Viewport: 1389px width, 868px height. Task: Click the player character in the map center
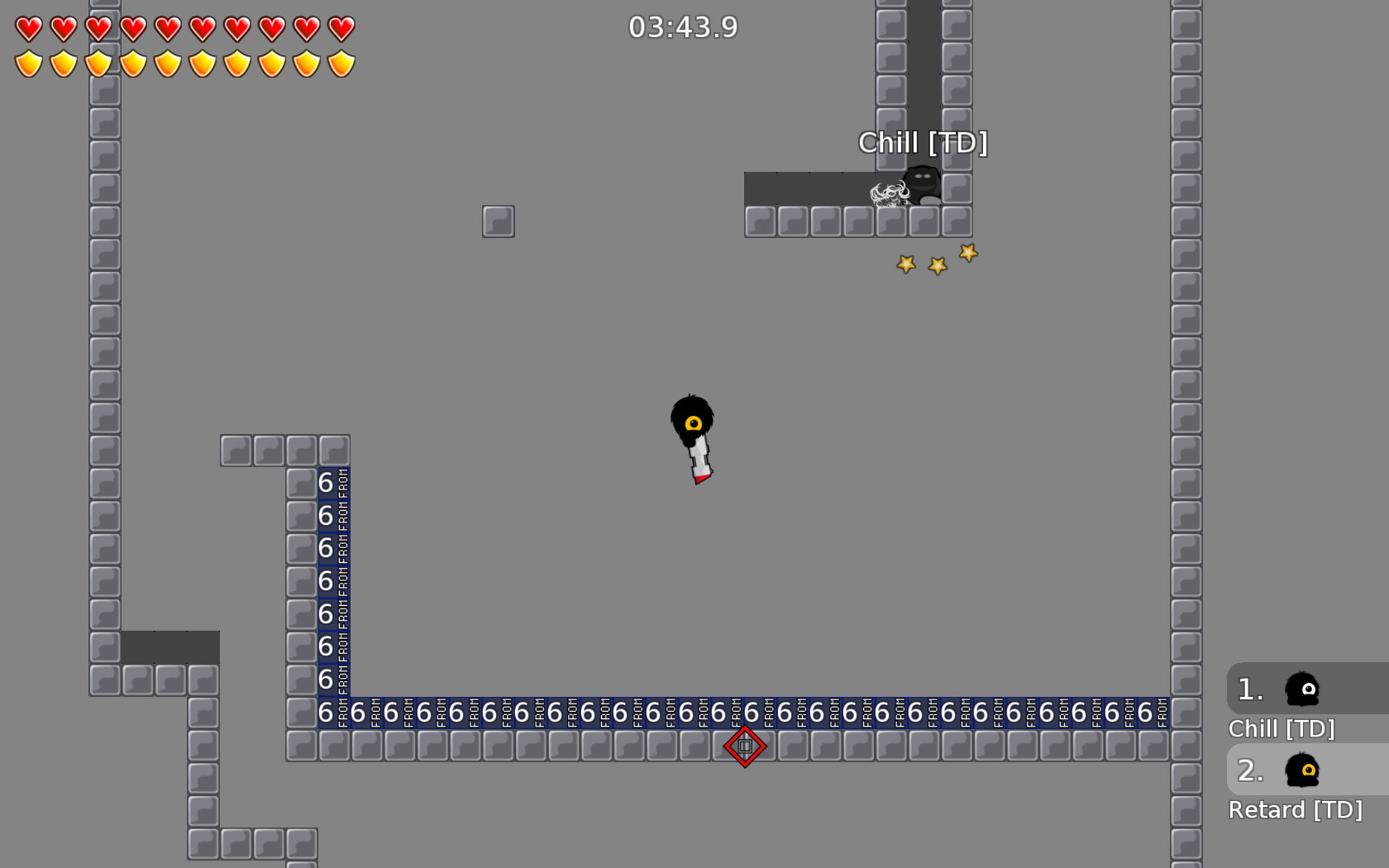coord(691,422)
